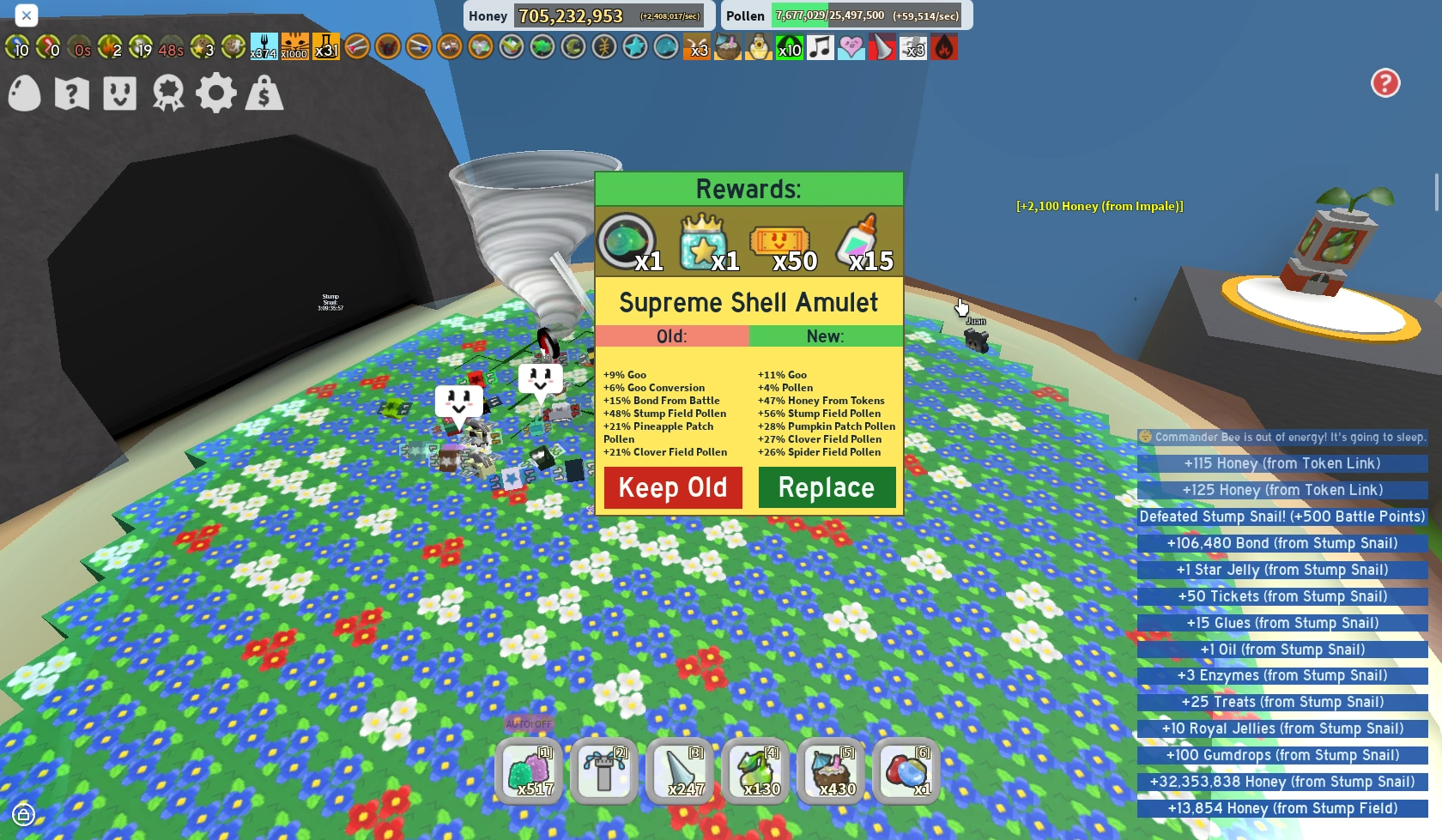
Task: Equip the sprinkler from hotbar slot 2
Action: pos(604,771)
